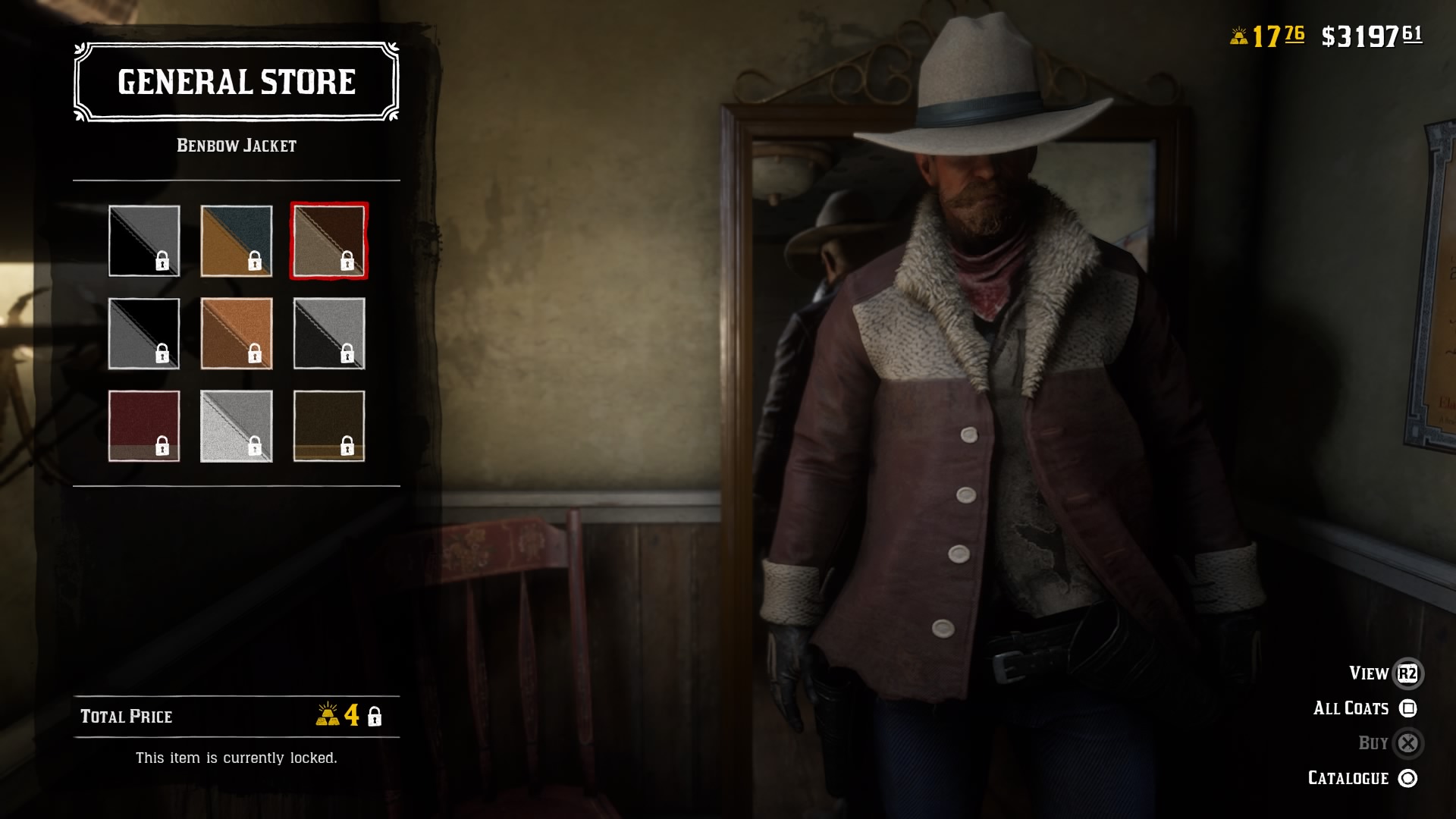Select the maroon jacket color variant
Viewport: 1456px width, 819px height.
(144, 427)
